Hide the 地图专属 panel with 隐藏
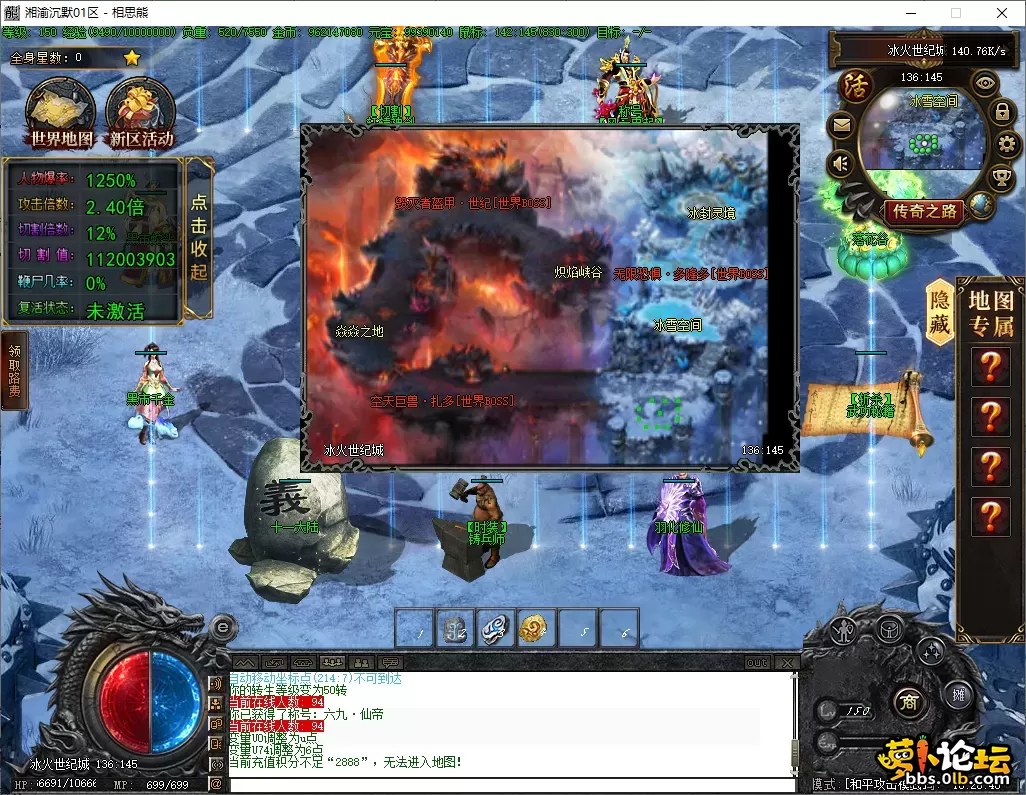This screenshot has width=1026, height=795. click(940, 312)
